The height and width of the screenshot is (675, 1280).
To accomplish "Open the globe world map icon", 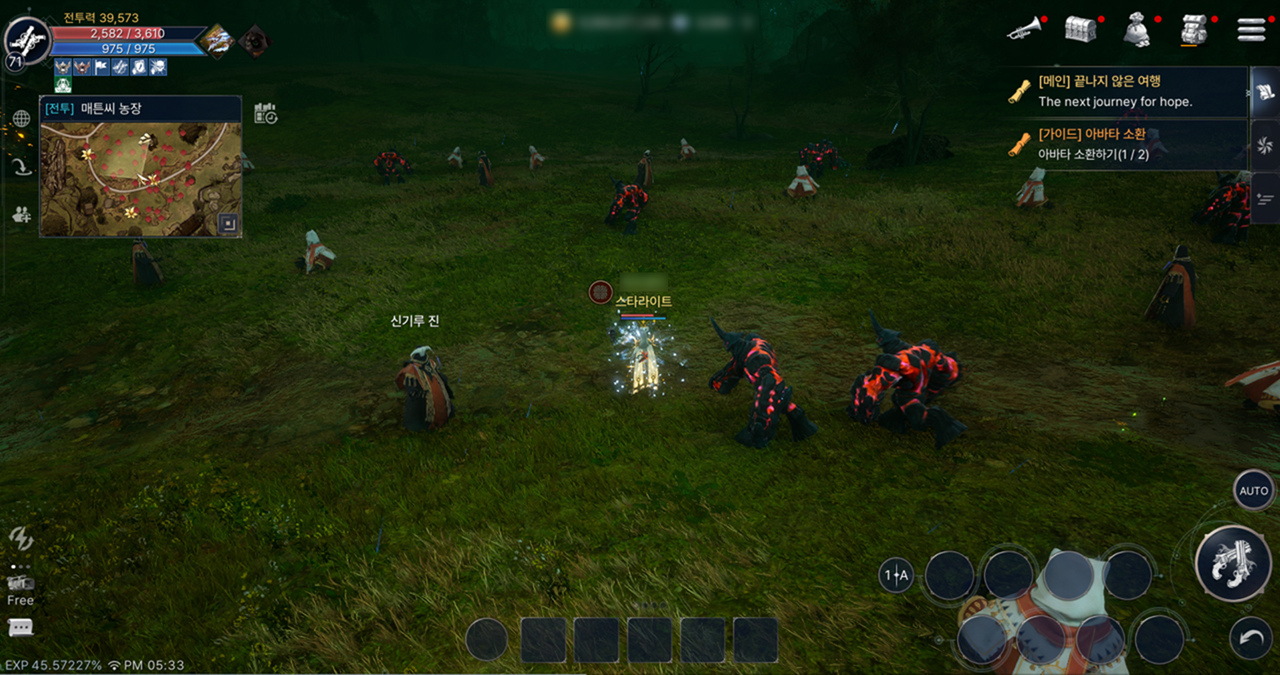I will pyautogui.click(x=21, y=119).
